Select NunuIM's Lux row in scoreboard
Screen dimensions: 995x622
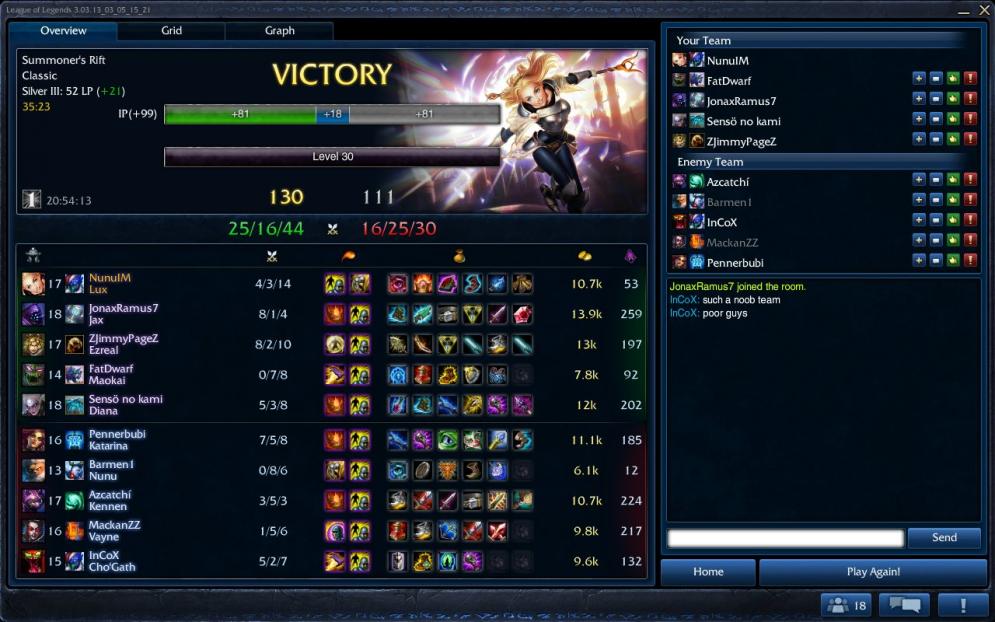tap(330, 284)
